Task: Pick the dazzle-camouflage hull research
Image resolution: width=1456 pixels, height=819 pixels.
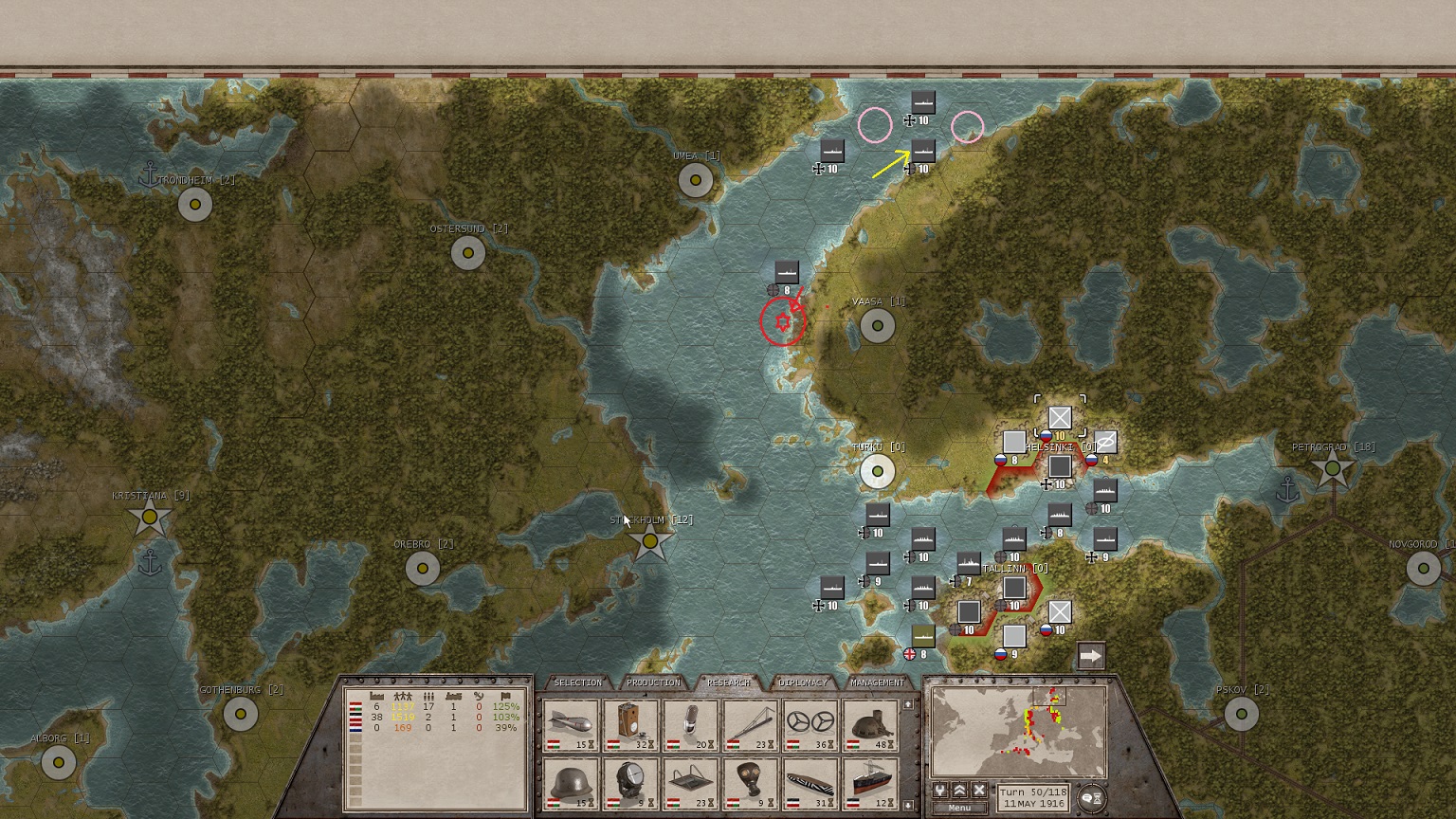Action: [x=810, y=783]
